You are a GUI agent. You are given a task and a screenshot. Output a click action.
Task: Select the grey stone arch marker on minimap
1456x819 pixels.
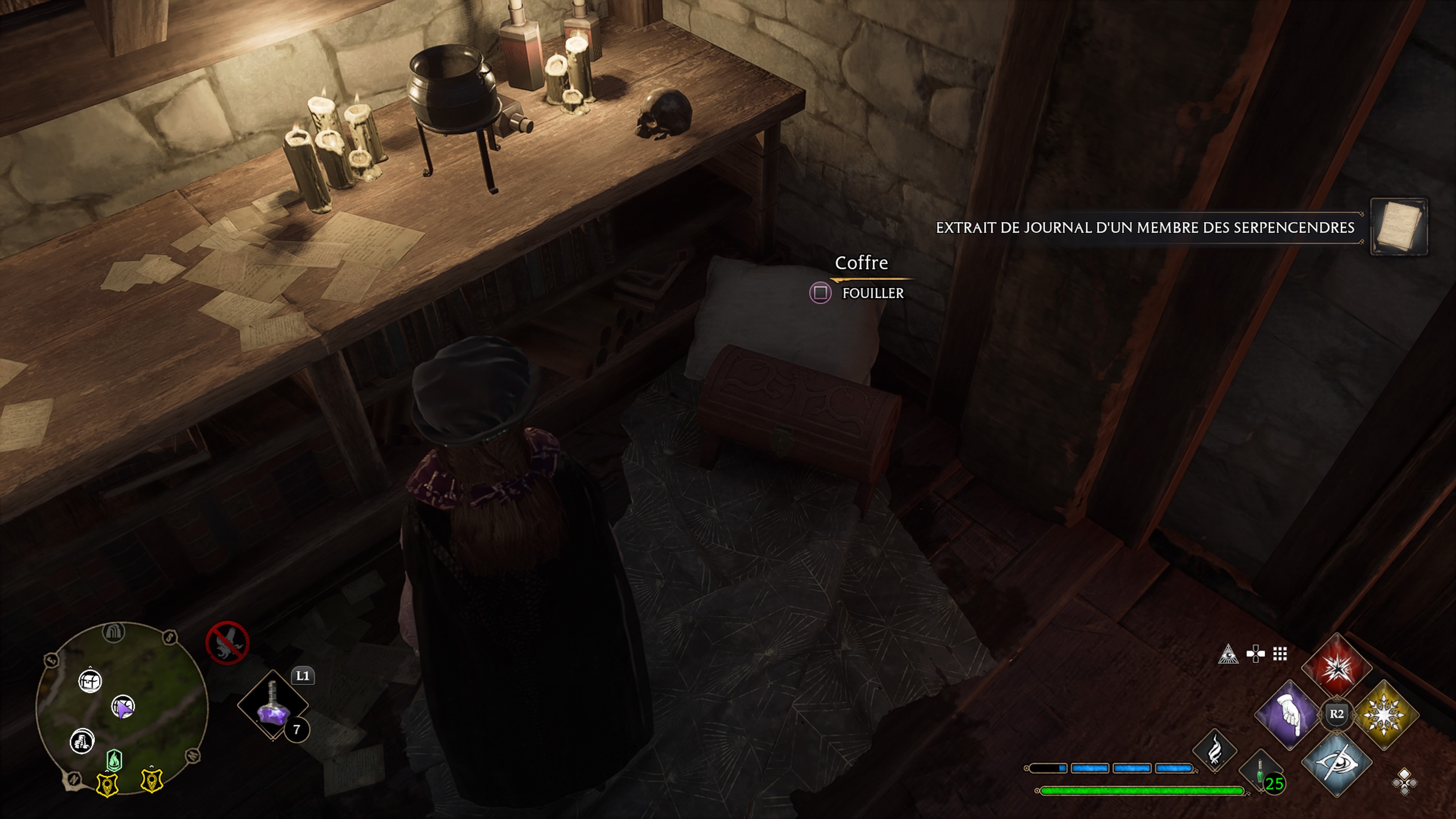(113, 632)
